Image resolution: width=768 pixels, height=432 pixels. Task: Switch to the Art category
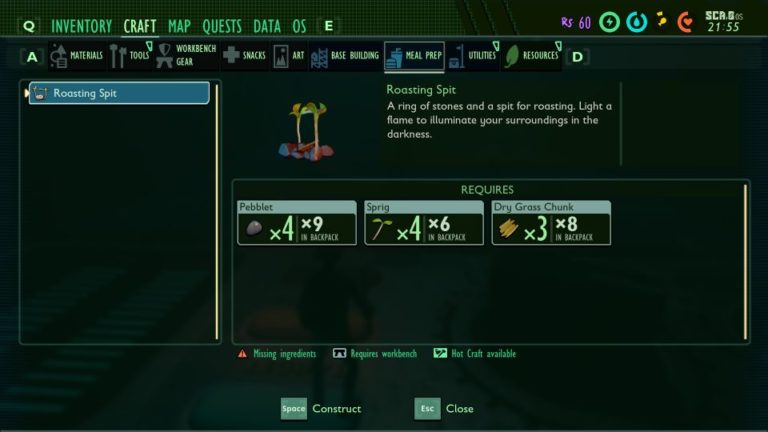pos(289,56)
